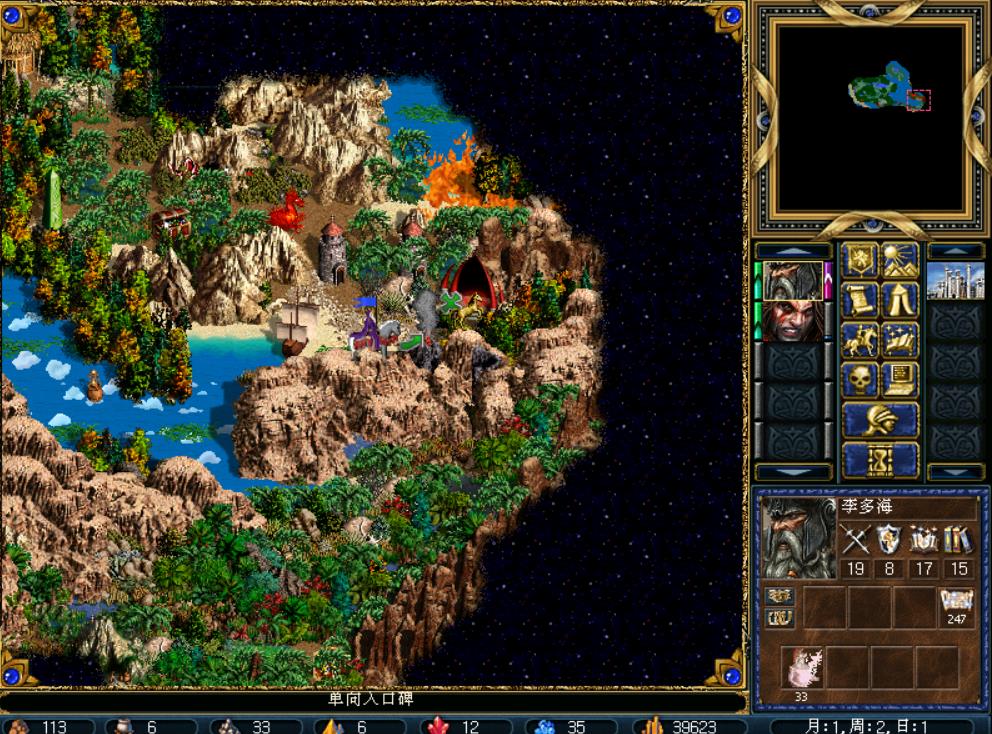Click the bearded hero portrait in info panel
992x734 pixels.
[799, 538]
